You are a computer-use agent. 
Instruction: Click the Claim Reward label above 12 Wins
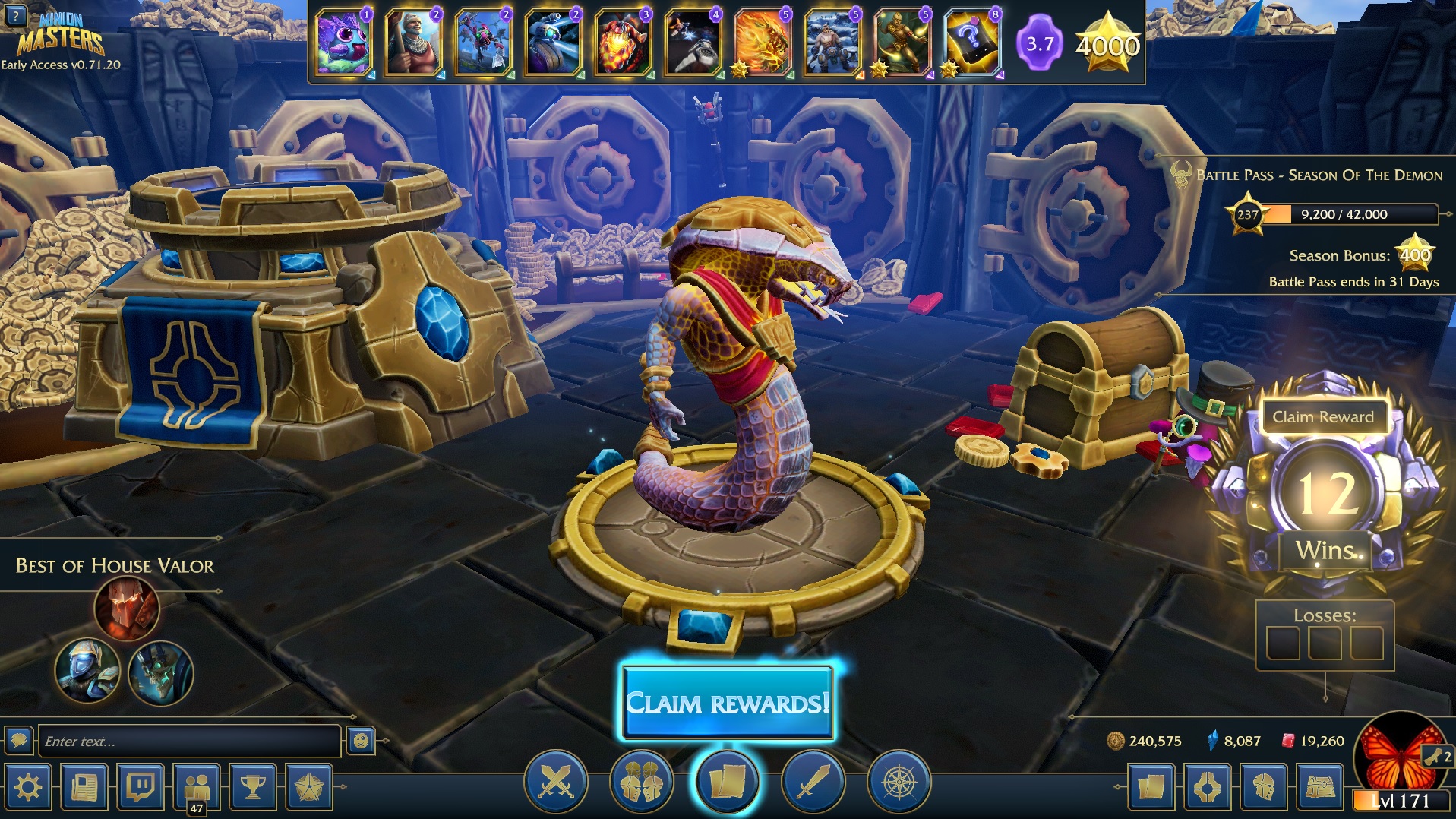[1323, 417]
